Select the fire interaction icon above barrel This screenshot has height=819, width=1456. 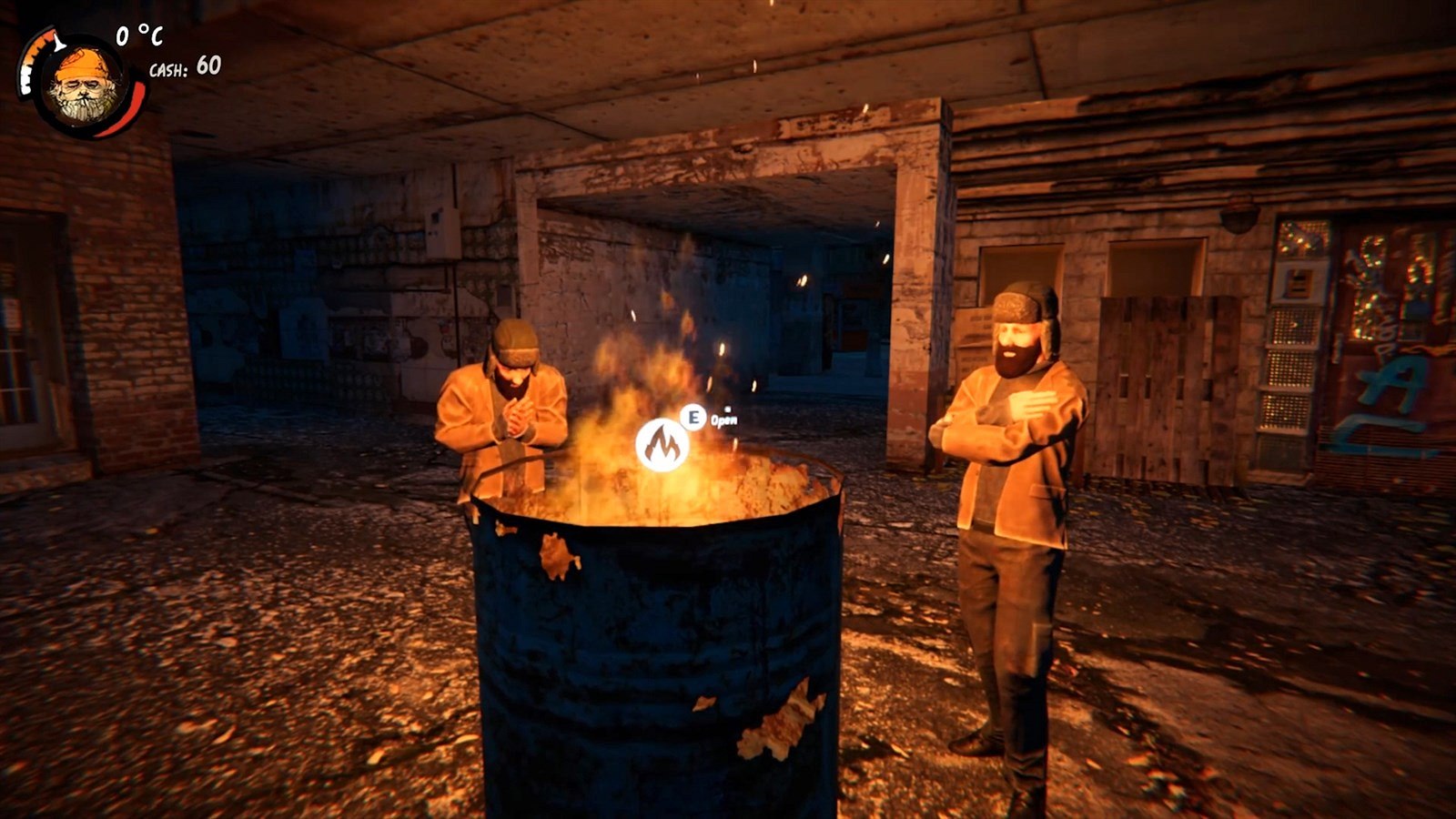(x=662, y=445)
